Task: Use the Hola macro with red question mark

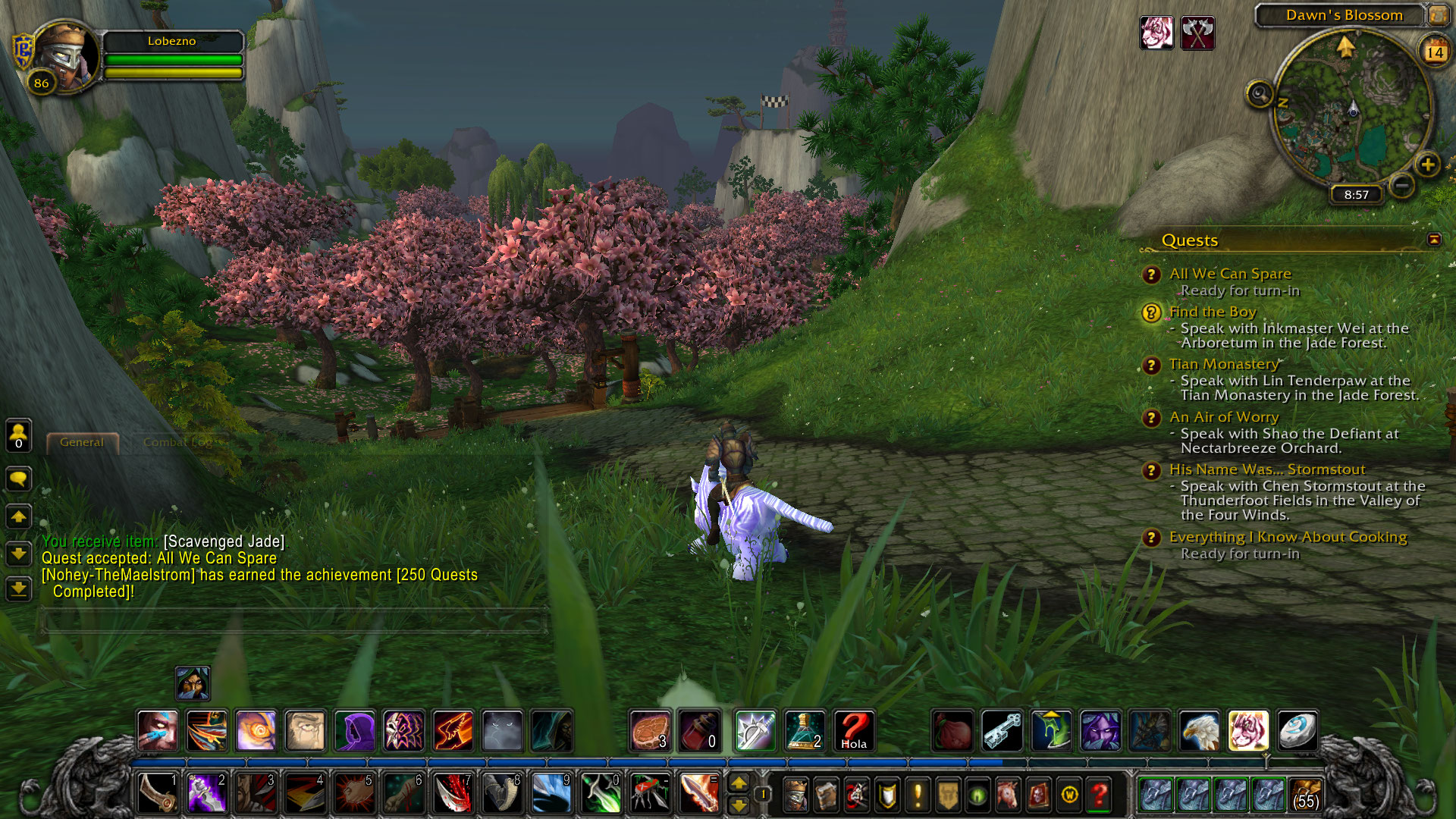Action: [x=853, y=731]
